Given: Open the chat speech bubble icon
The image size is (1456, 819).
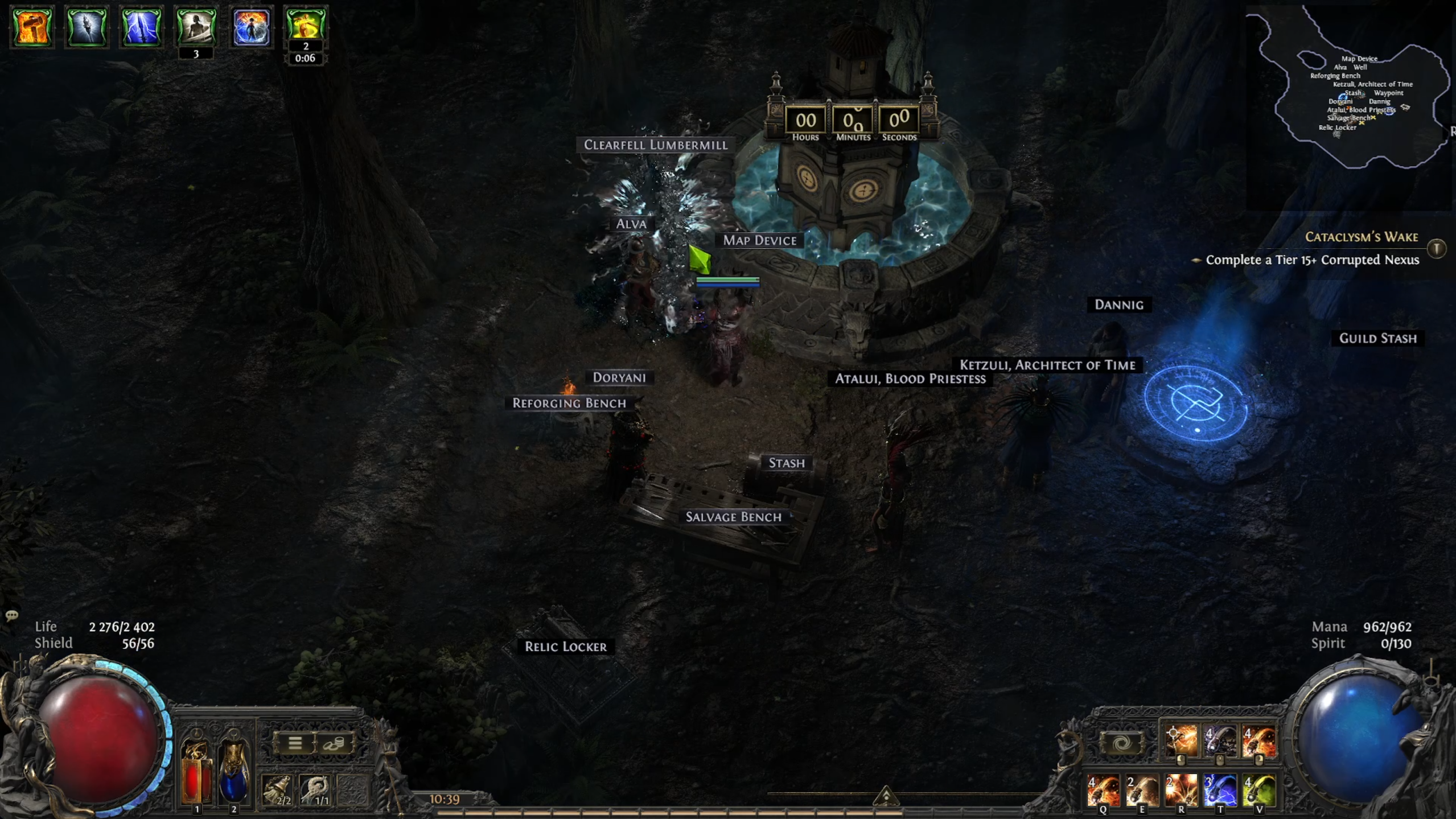Looking at the screenshot, I should click(x=11, y=616).
